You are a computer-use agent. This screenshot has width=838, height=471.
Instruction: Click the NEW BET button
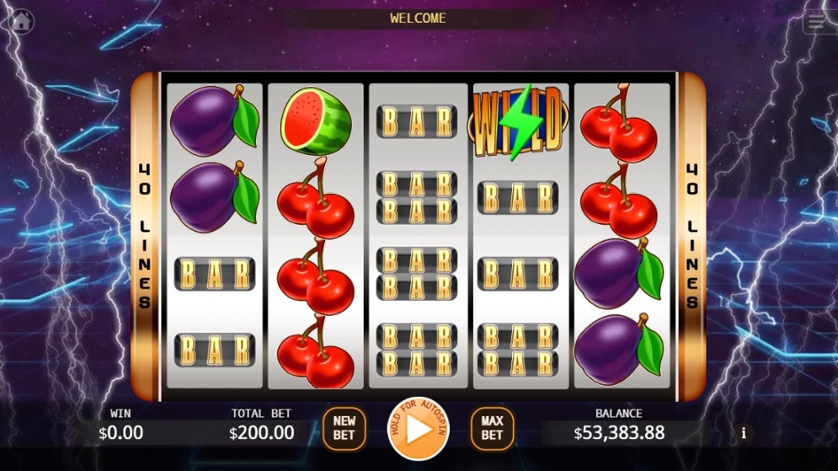344,429
